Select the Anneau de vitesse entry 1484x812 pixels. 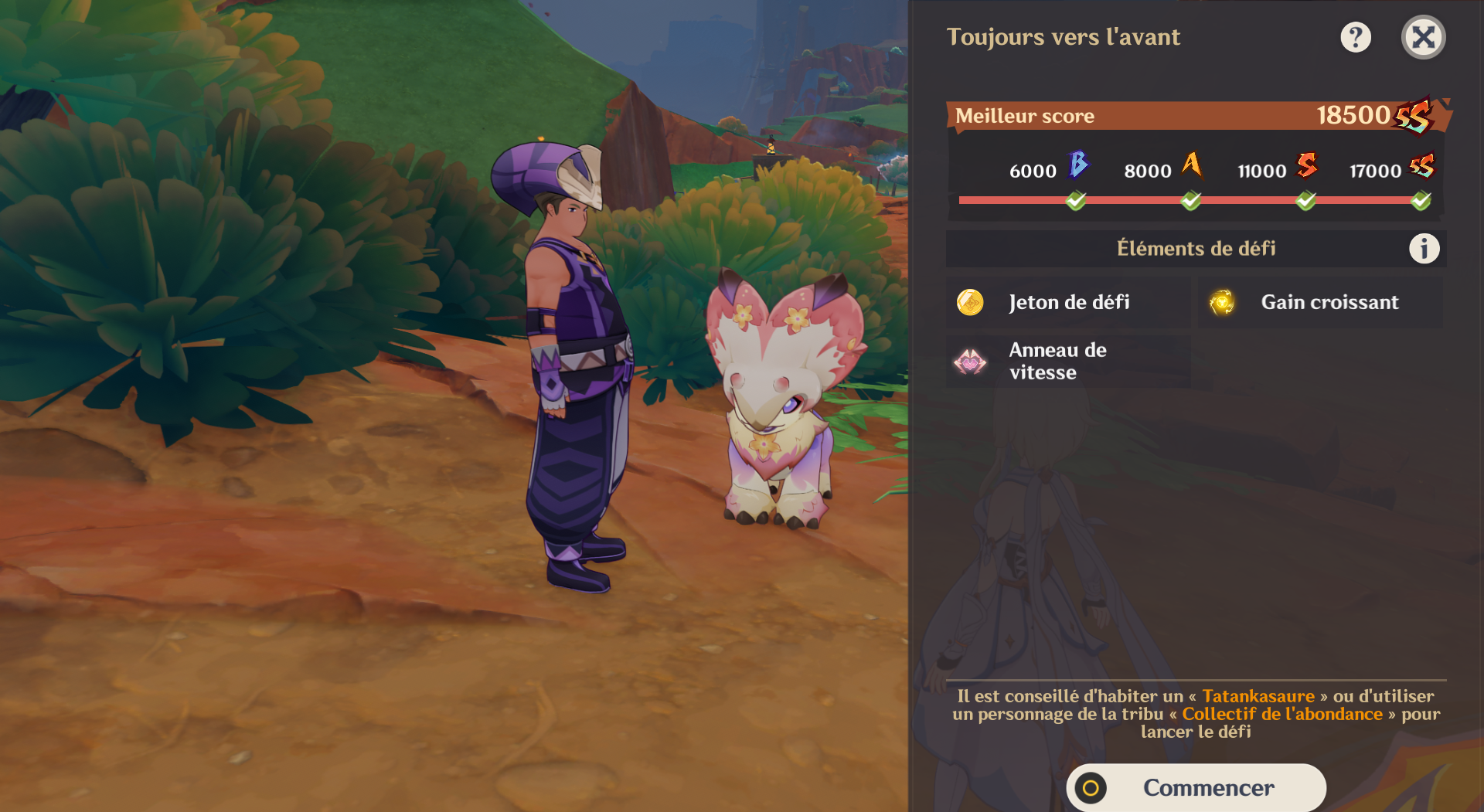click(1068, 361)
